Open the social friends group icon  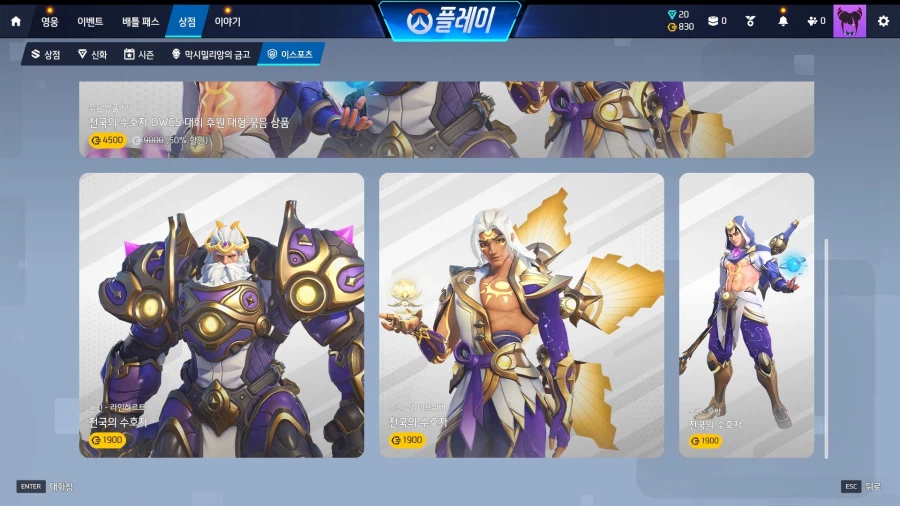click(x=815, y=21)
